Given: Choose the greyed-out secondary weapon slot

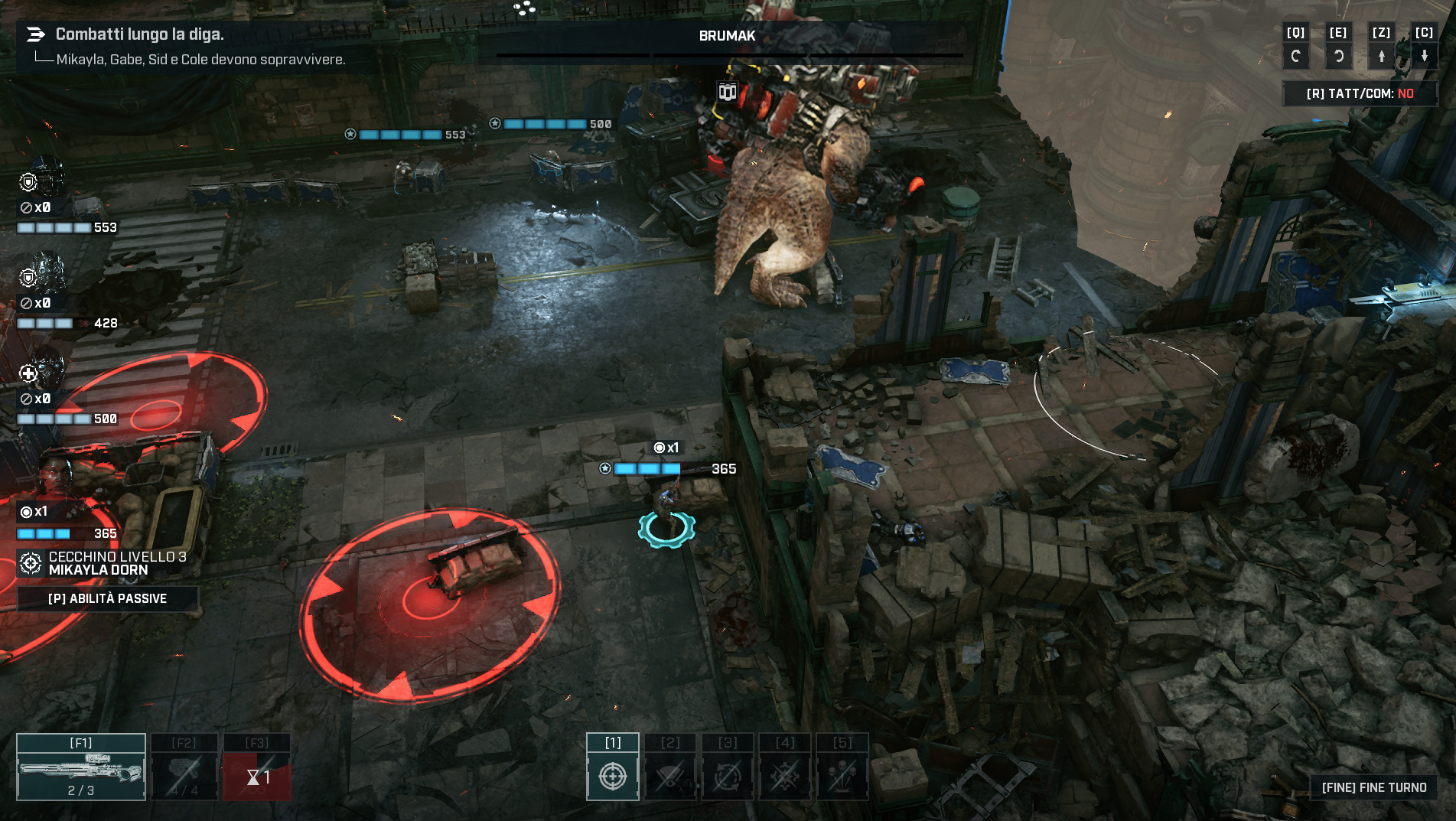Looking at the screenshot, I should (184, 768).
